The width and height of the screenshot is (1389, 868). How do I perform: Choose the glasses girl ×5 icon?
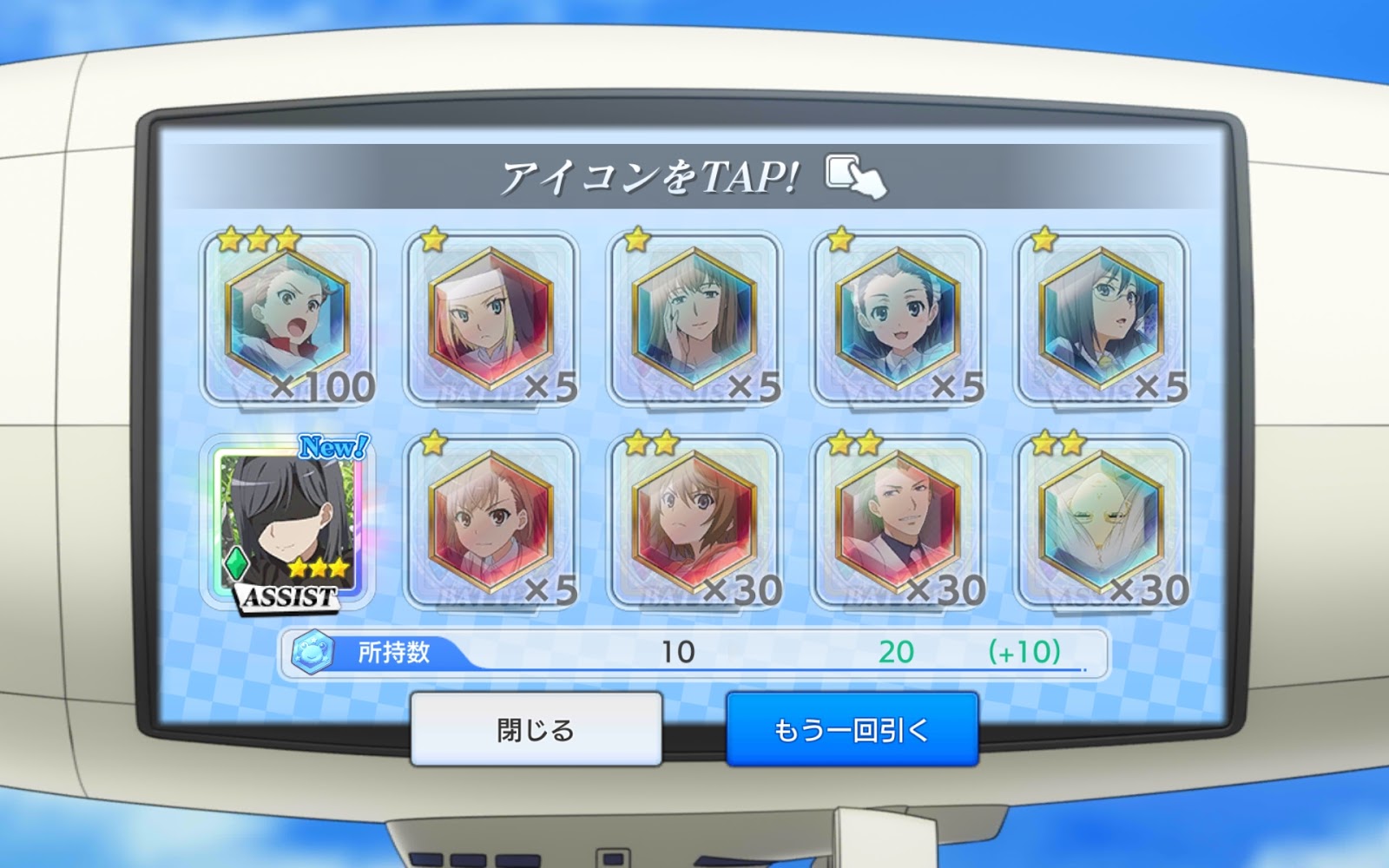point(1102,318)
